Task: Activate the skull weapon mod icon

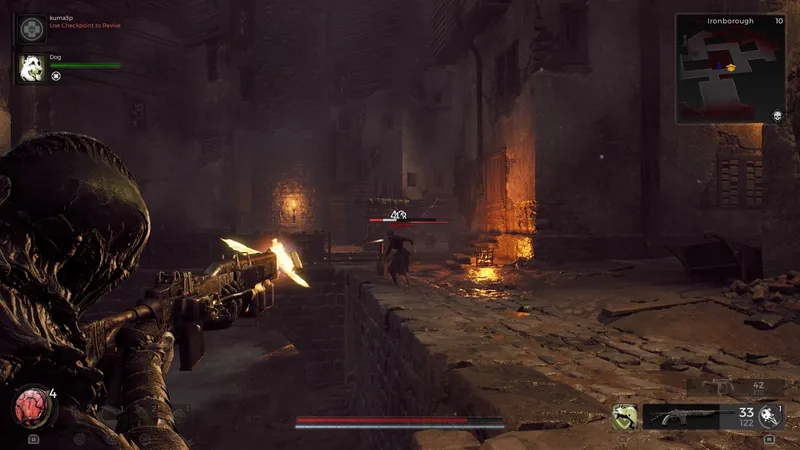Action: pos(769,415)
